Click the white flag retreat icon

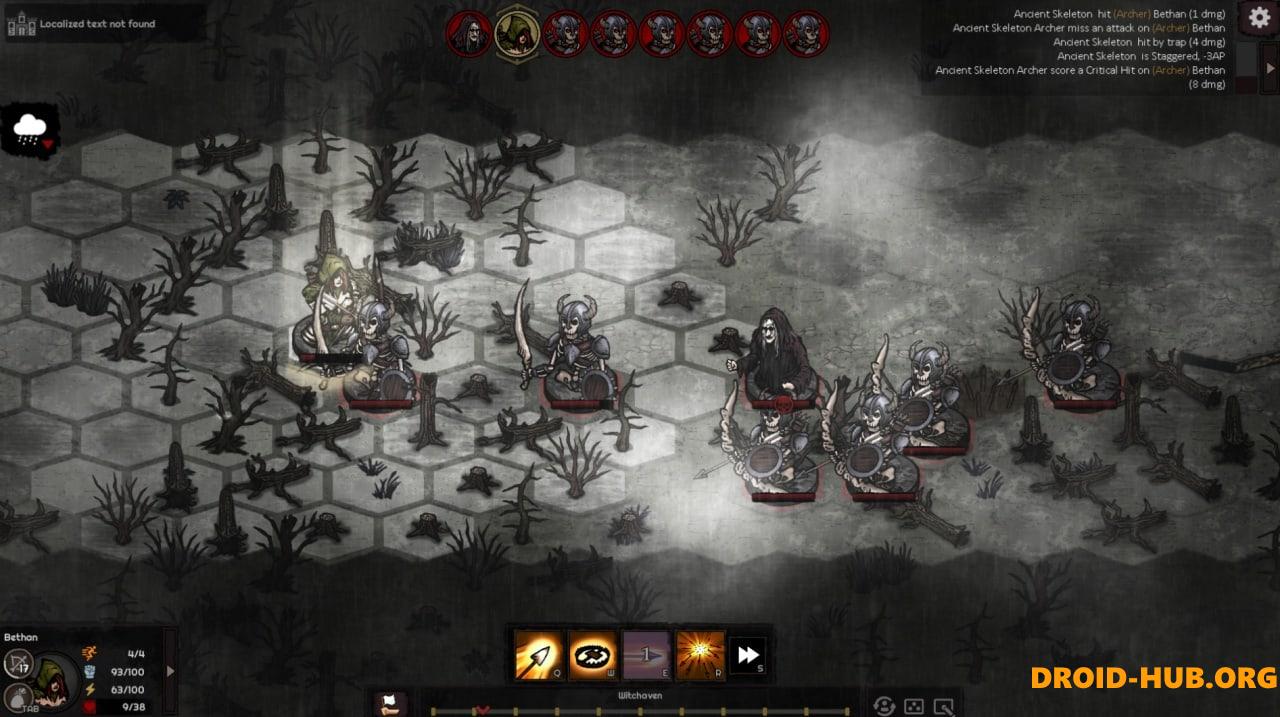391,704
